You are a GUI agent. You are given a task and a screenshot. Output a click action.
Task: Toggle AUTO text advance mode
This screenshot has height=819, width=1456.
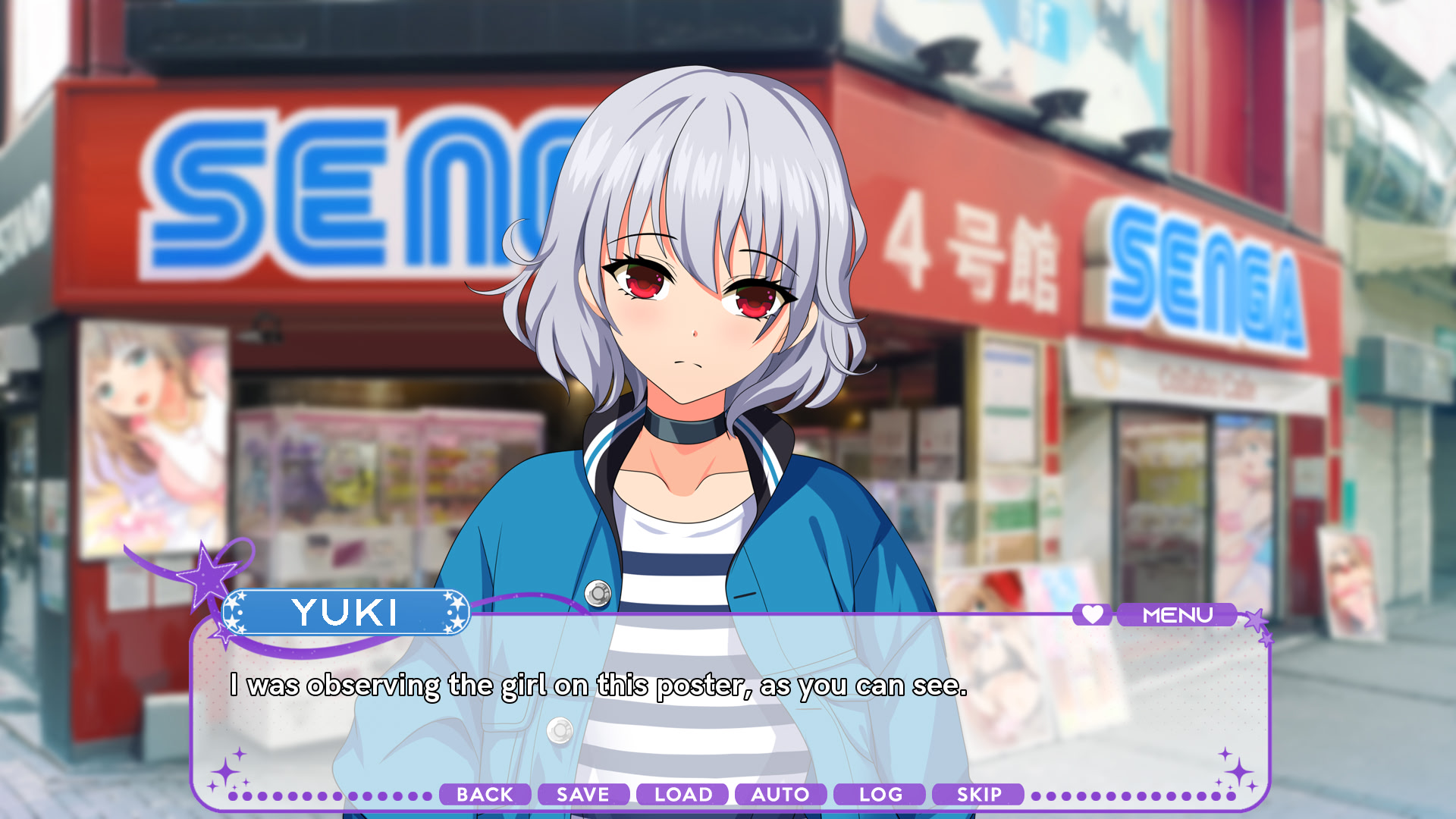780,795
